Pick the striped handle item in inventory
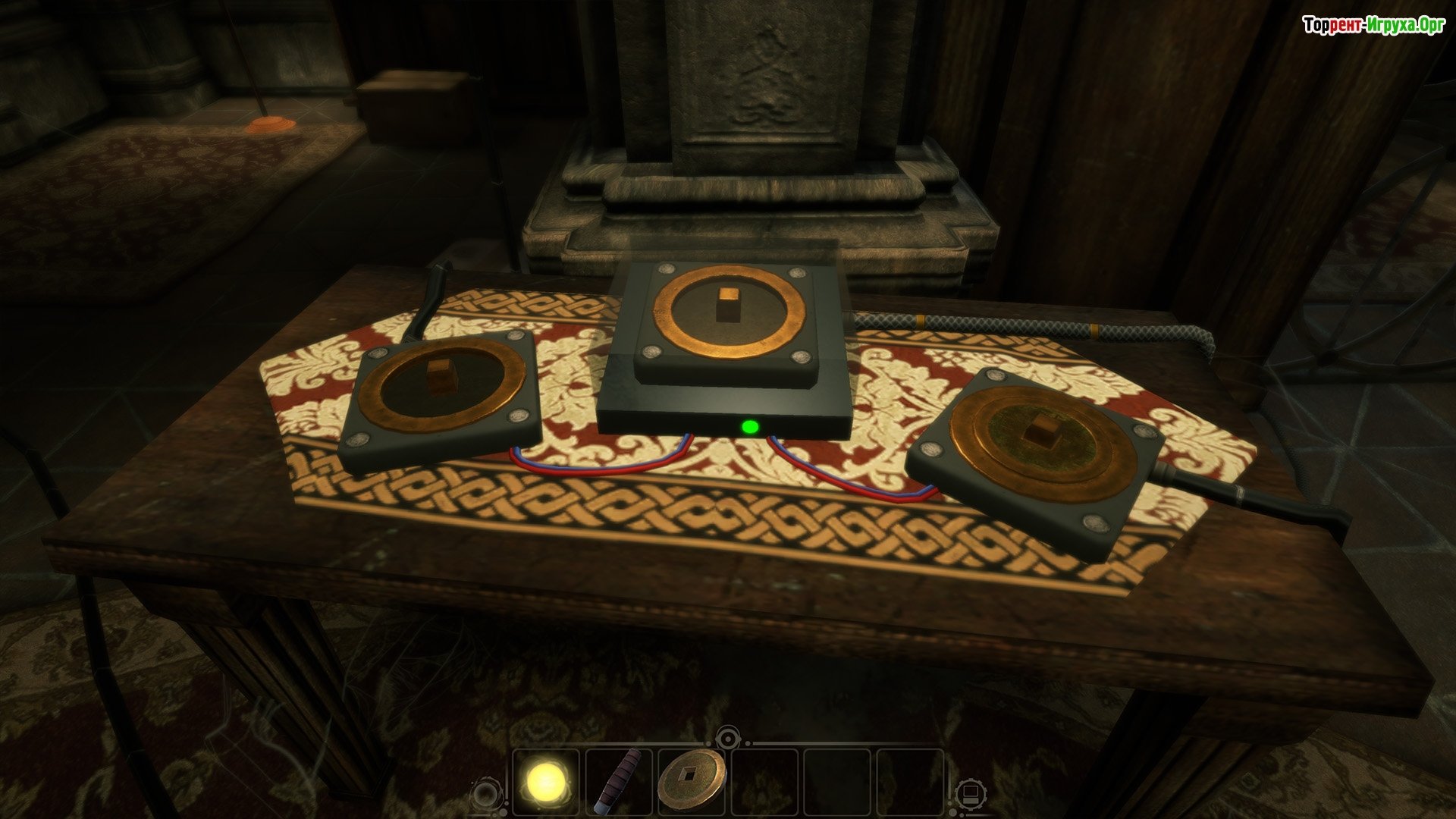 click(618, 782)
